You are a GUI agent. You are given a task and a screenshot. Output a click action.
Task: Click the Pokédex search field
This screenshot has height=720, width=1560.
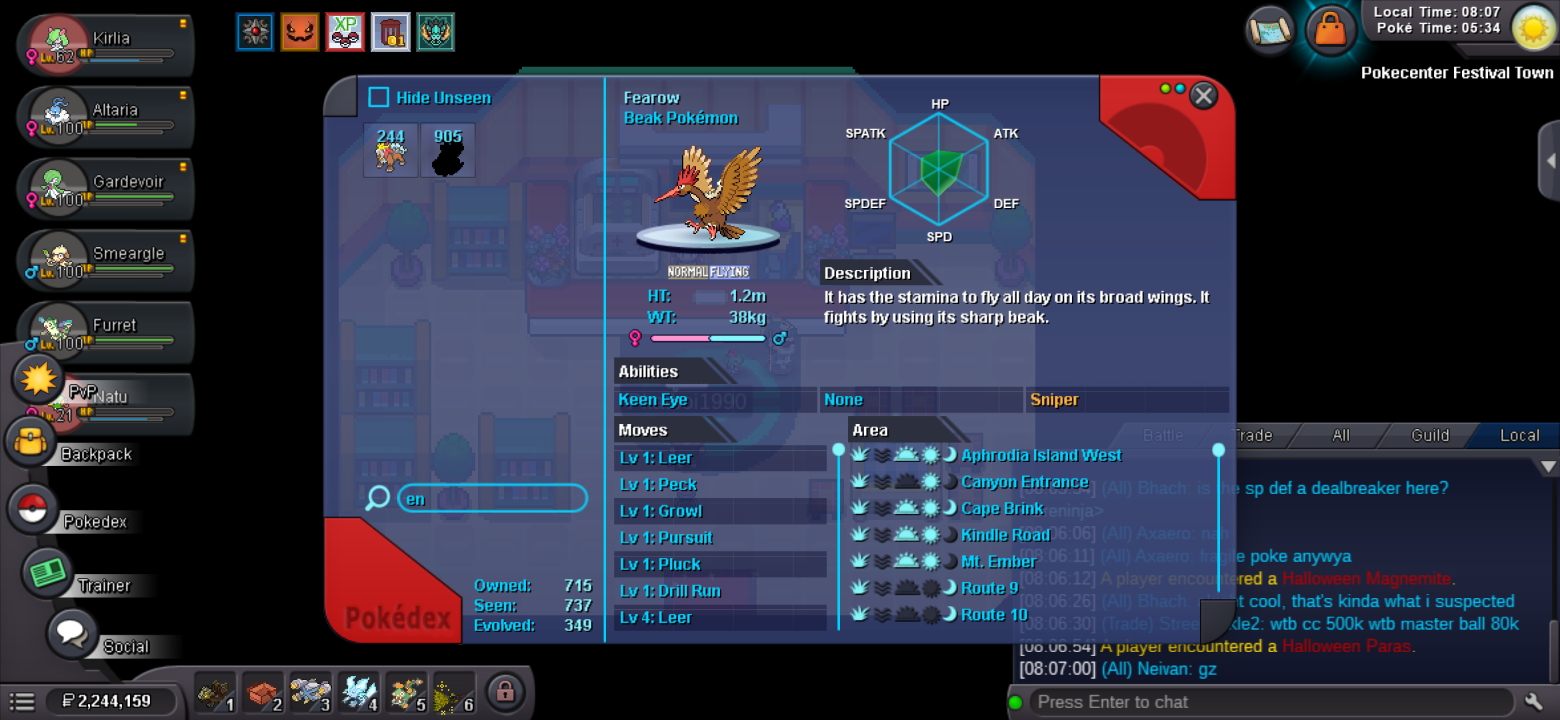pos(491,498)
